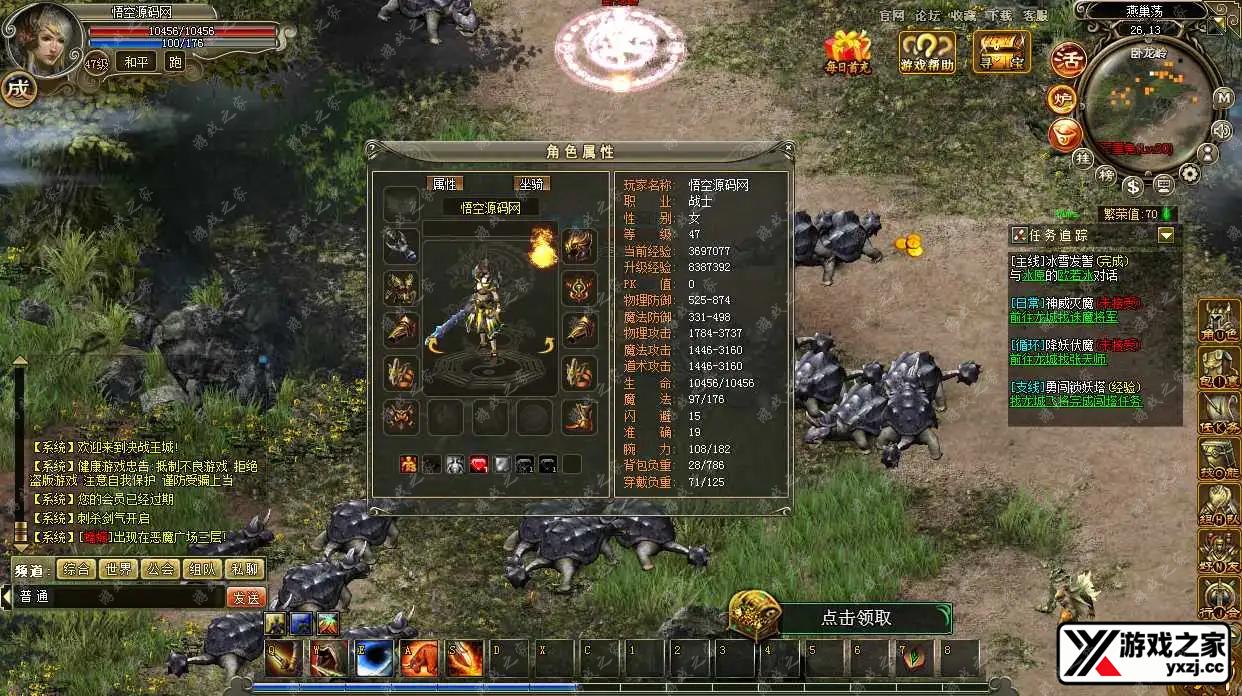
Task: Click the round 活 activity button
Action: tap(1068, 61)
